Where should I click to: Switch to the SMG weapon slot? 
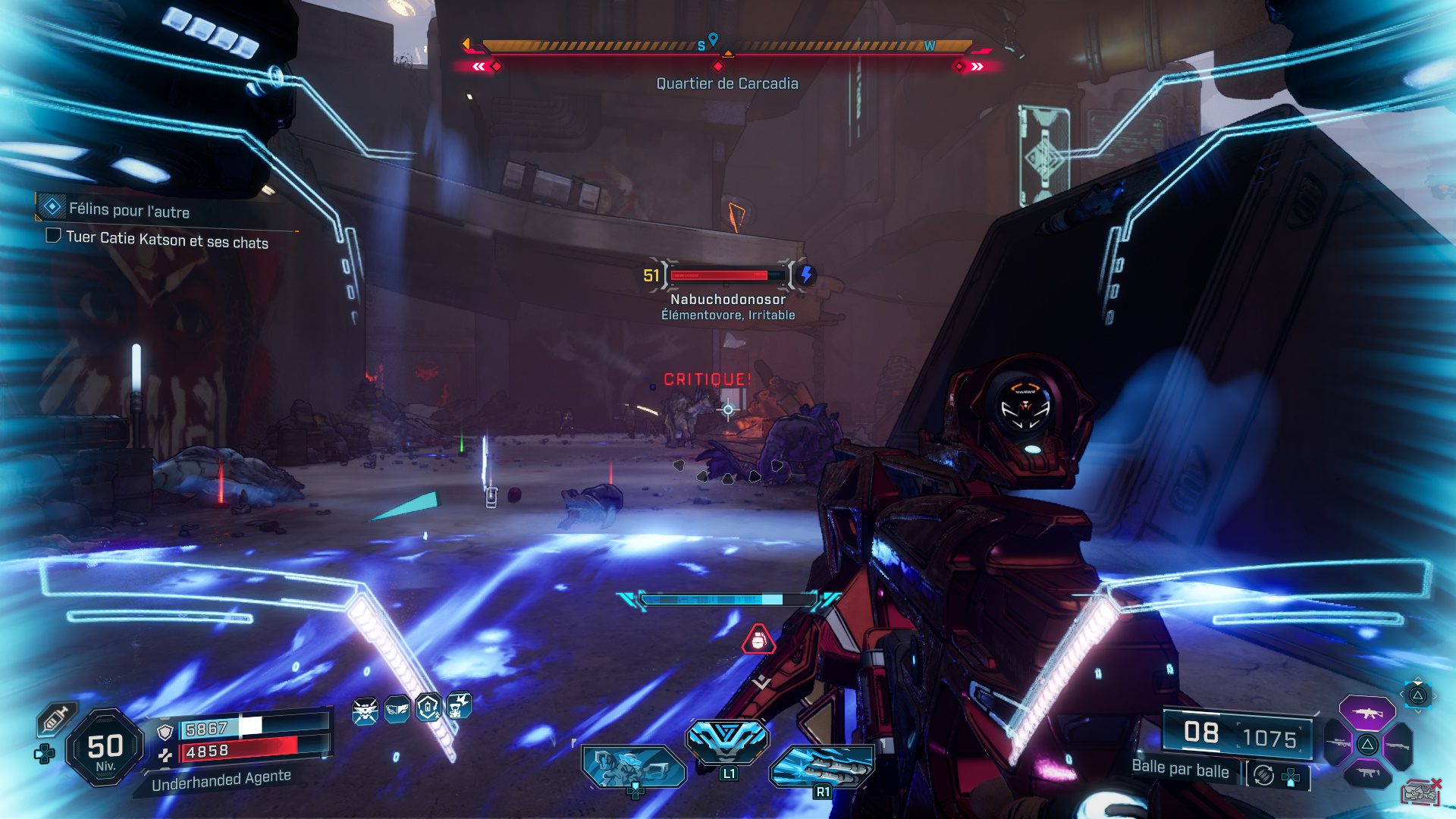point(1367,773)
